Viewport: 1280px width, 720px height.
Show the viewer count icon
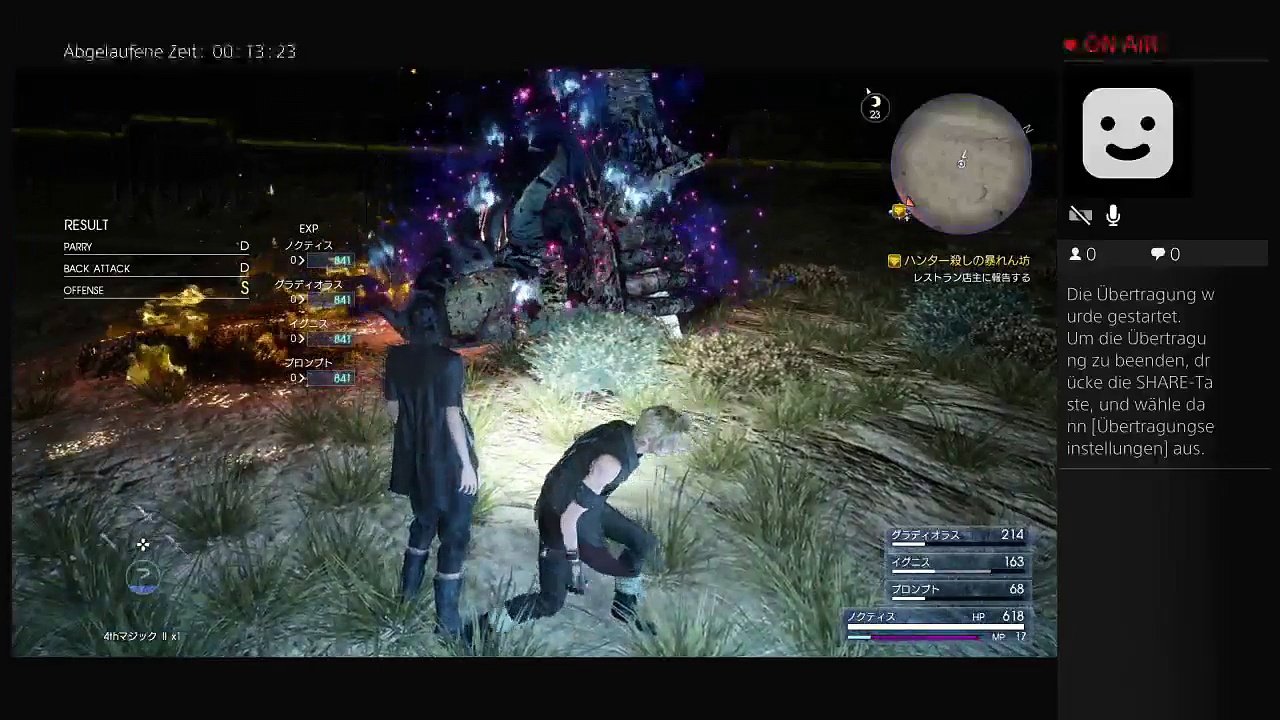(1076, 255)
